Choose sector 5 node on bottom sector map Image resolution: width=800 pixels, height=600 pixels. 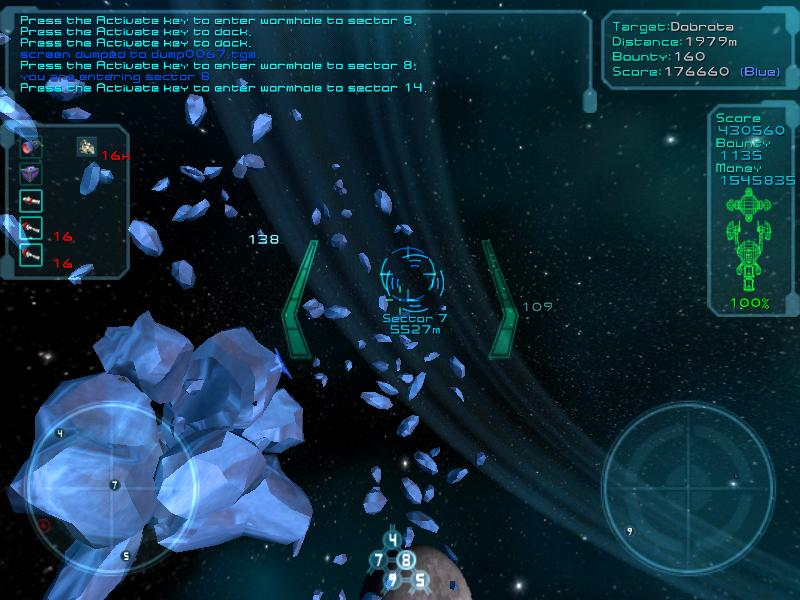pyautogui.click(x=420, y=579)
